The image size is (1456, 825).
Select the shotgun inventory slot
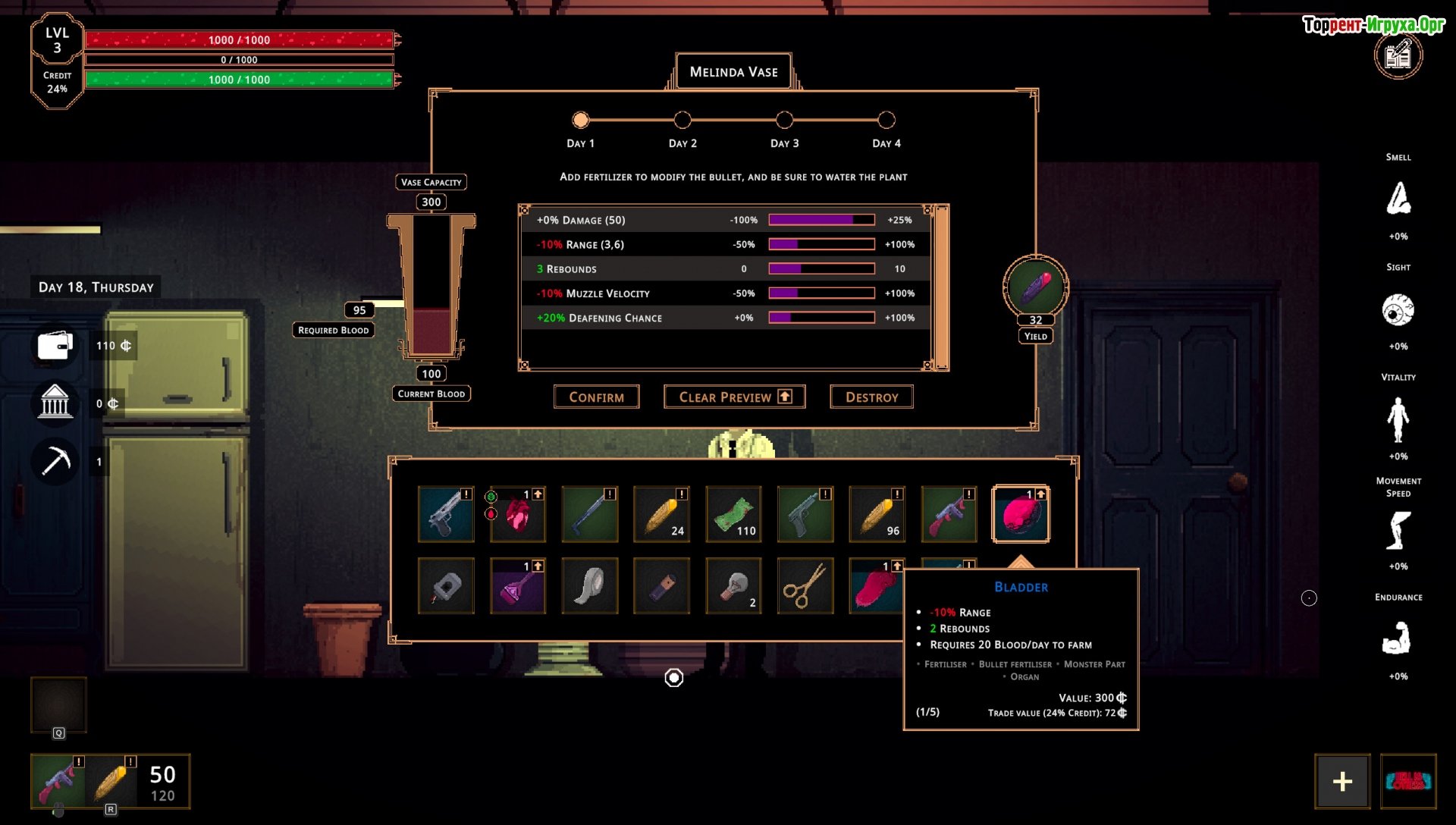pyautogui.click(x=589, y=514)
